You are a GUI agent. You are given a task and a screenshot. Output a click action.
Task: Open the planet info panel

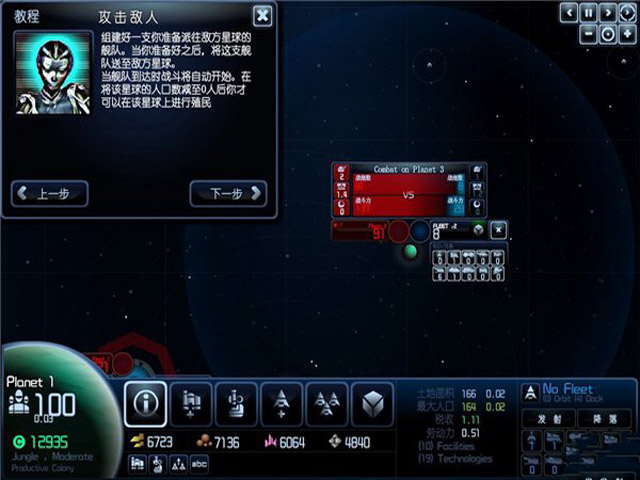(x=146, y=403)
